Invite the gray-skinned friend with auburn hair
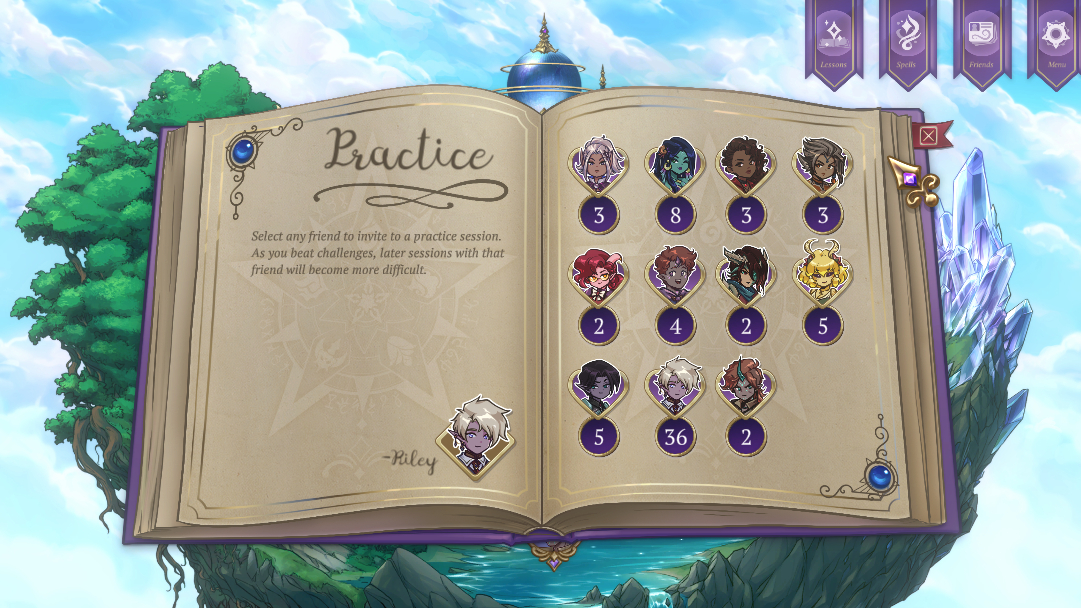This screenshot has height=608, width=1081. tap(674, 276)
